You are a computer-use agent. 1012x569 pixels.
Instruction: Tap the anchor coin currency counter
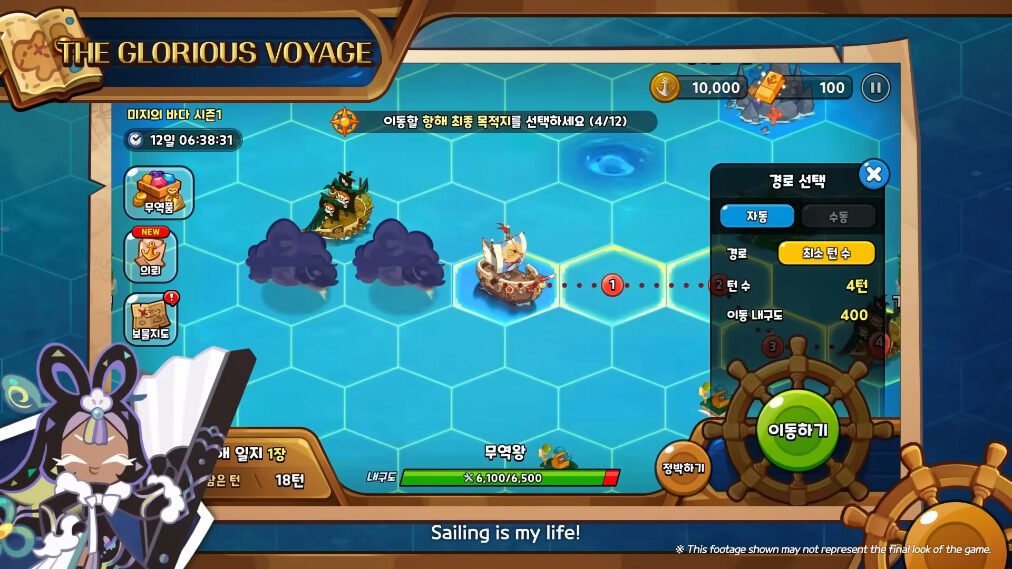click(699, 88)
